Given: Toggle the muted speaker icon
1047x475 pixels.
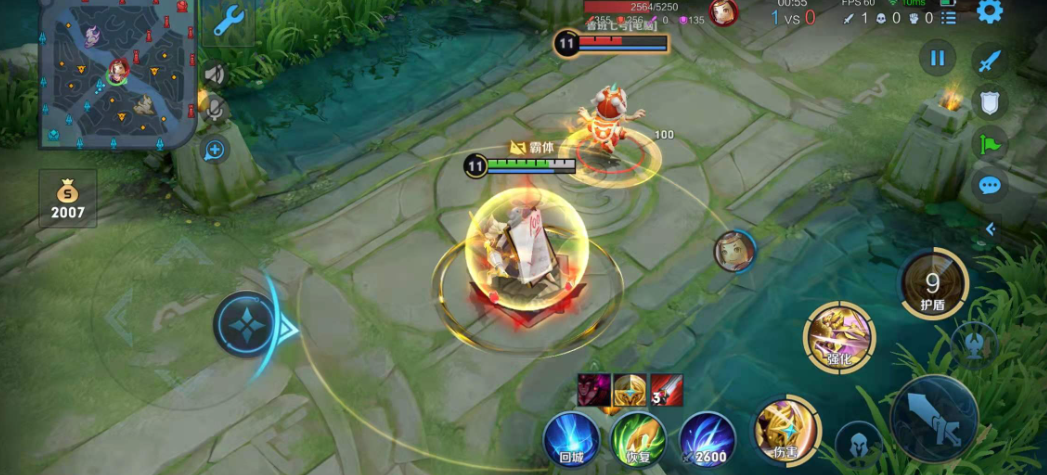Looking at the screenshot, I should (x=213, y=74).
